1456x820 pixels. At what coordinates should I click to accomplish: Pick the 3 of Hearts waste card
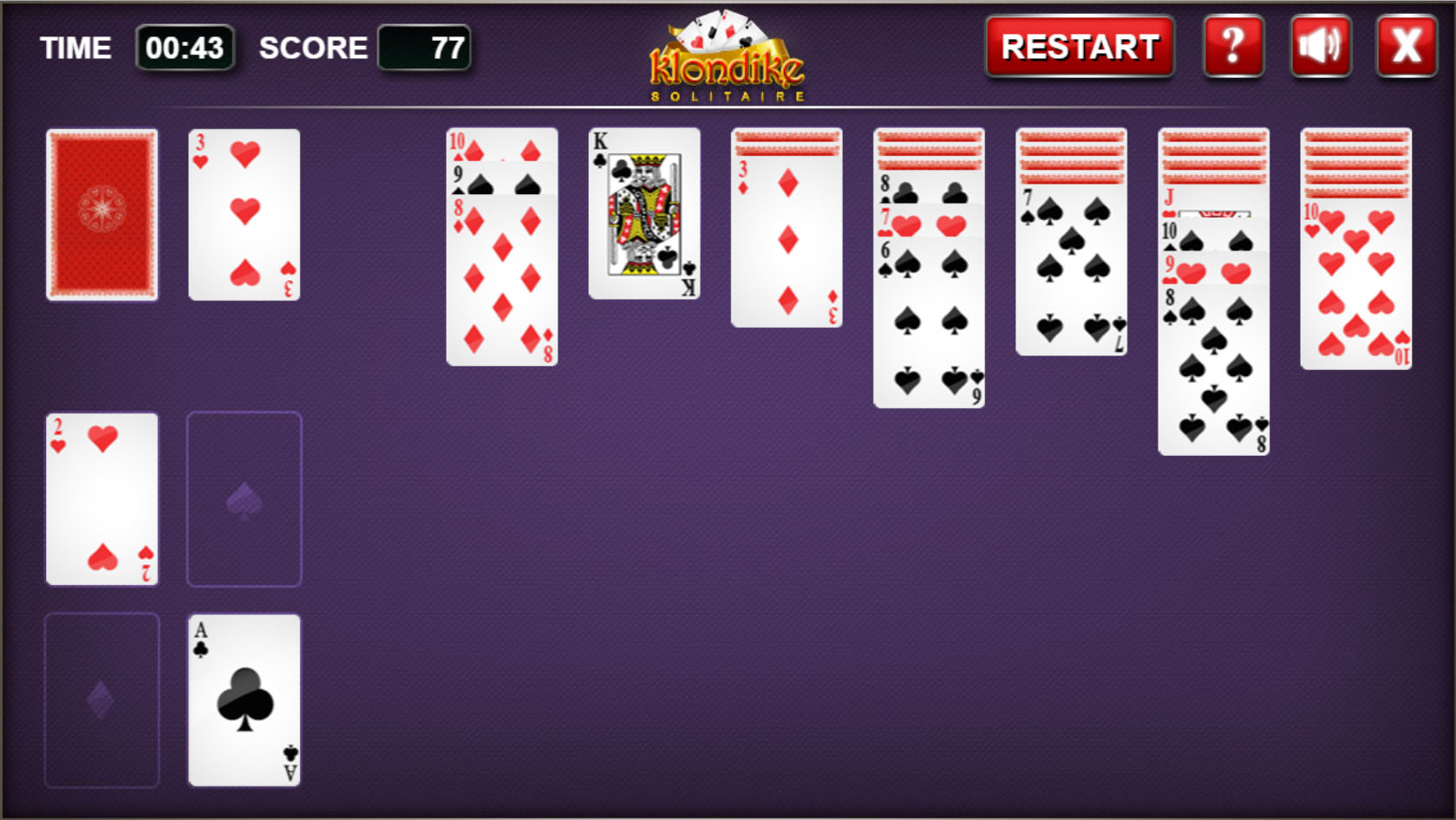tap(244, 213)
